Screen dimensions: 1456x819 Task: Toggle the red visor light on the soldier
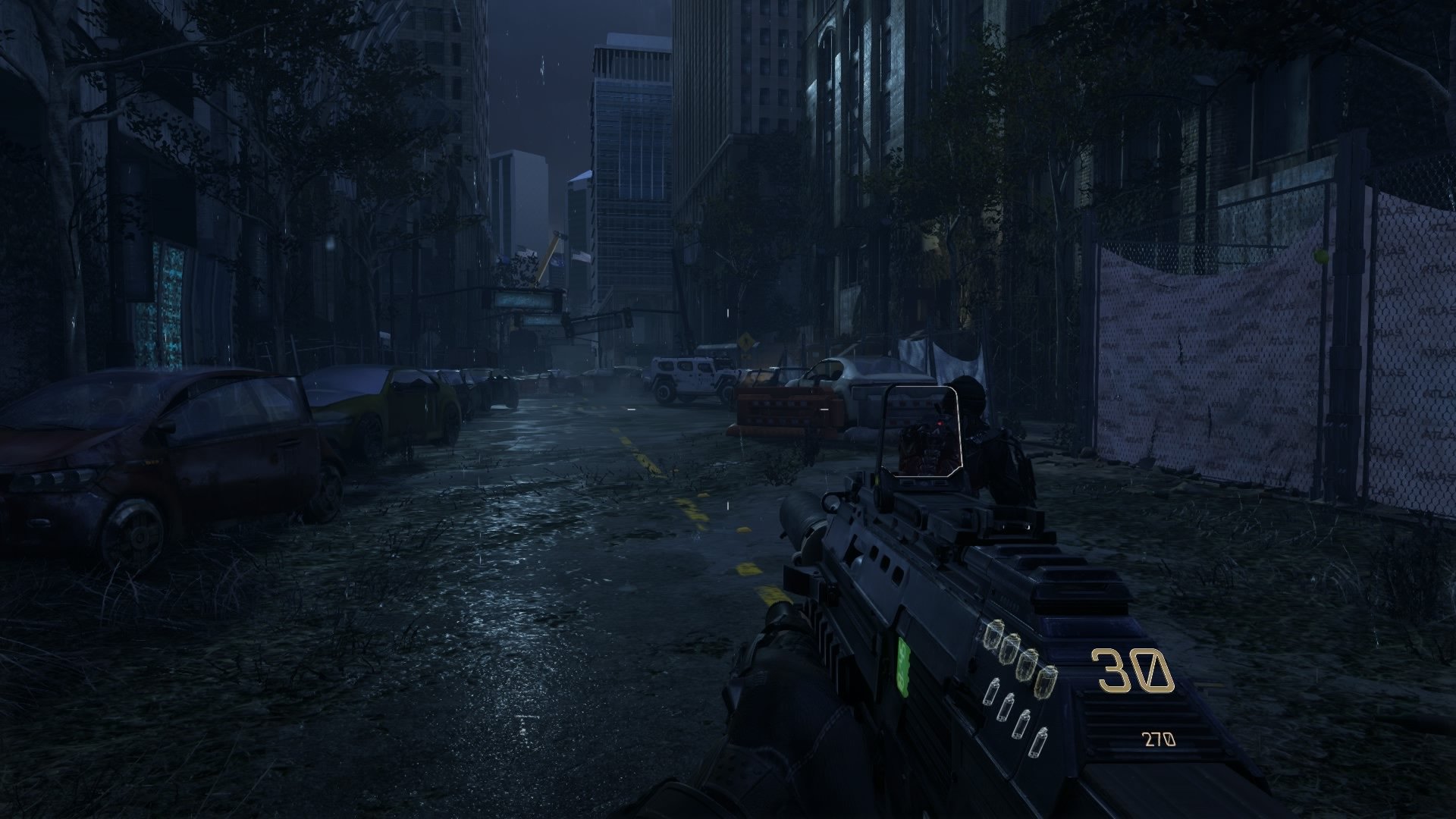[x=940, y=425]
